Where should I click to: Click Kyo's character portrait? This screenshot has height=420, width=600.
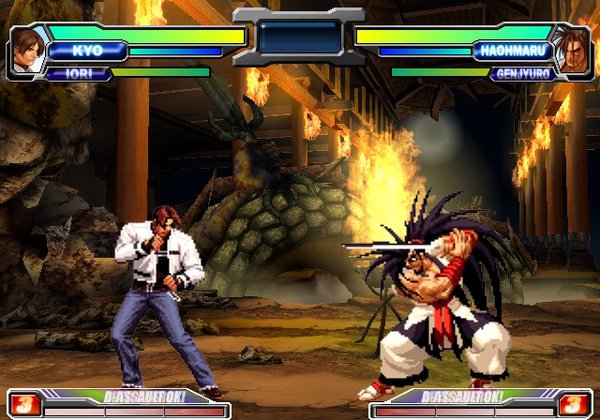[28, 49]
